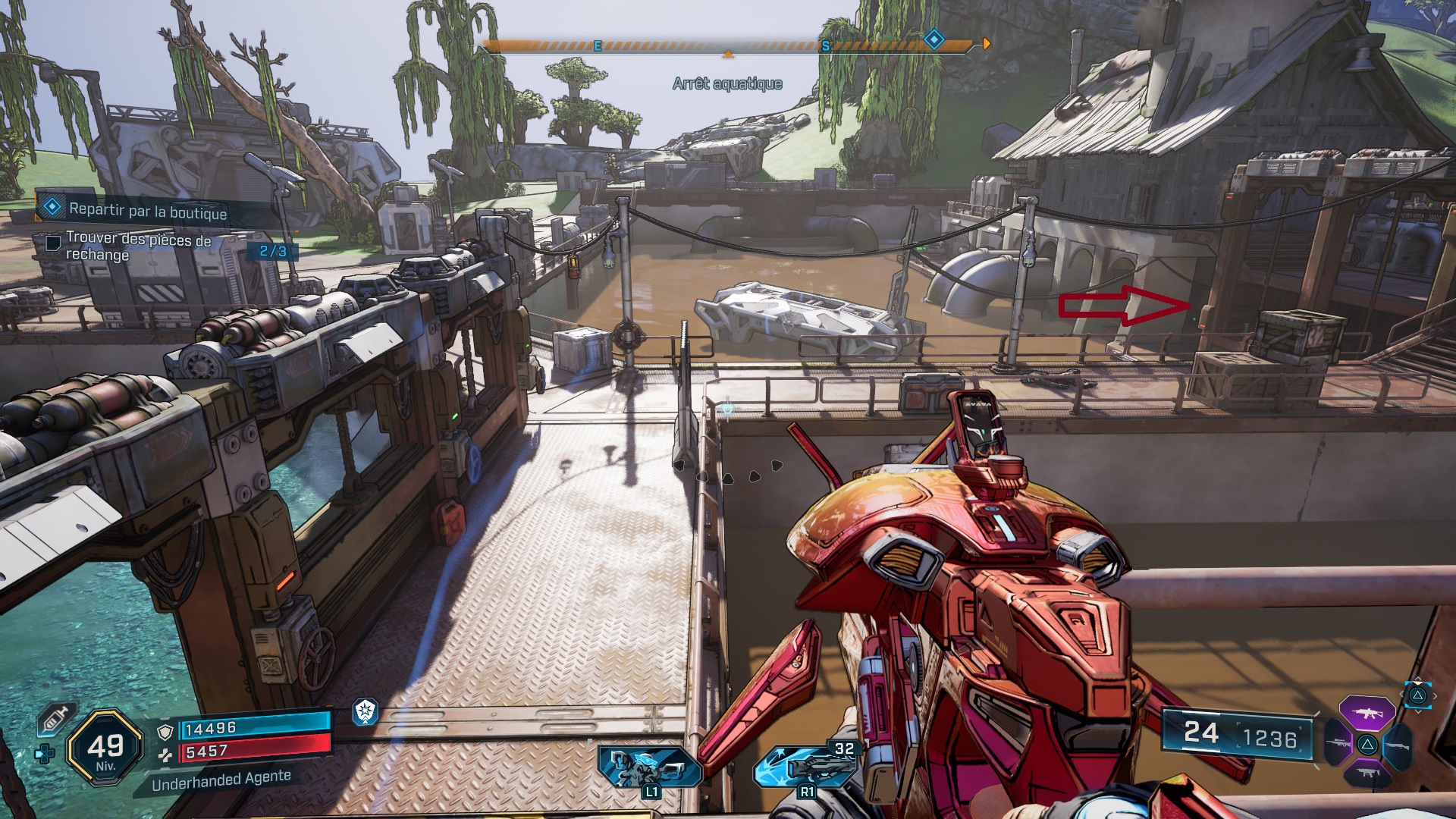The height and width of the screenshot is (819, 1456).
Task: Select the "Repartir par la boutique" quest tracker
Action: click(148, 211)
